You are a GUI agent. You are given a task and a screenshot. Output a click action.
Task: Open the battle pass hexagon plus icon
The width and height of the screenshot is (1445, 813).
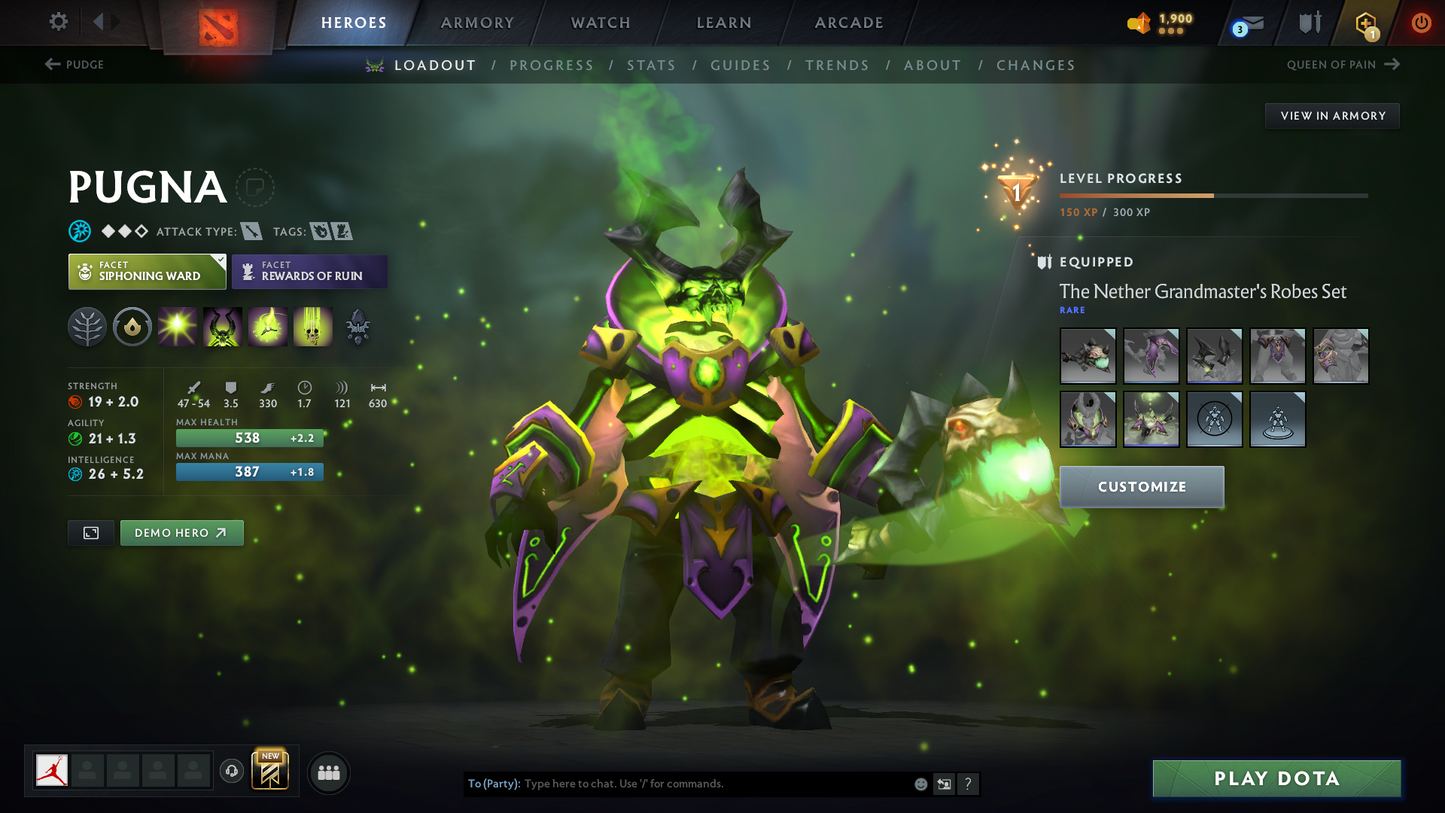click(1367, 22)
